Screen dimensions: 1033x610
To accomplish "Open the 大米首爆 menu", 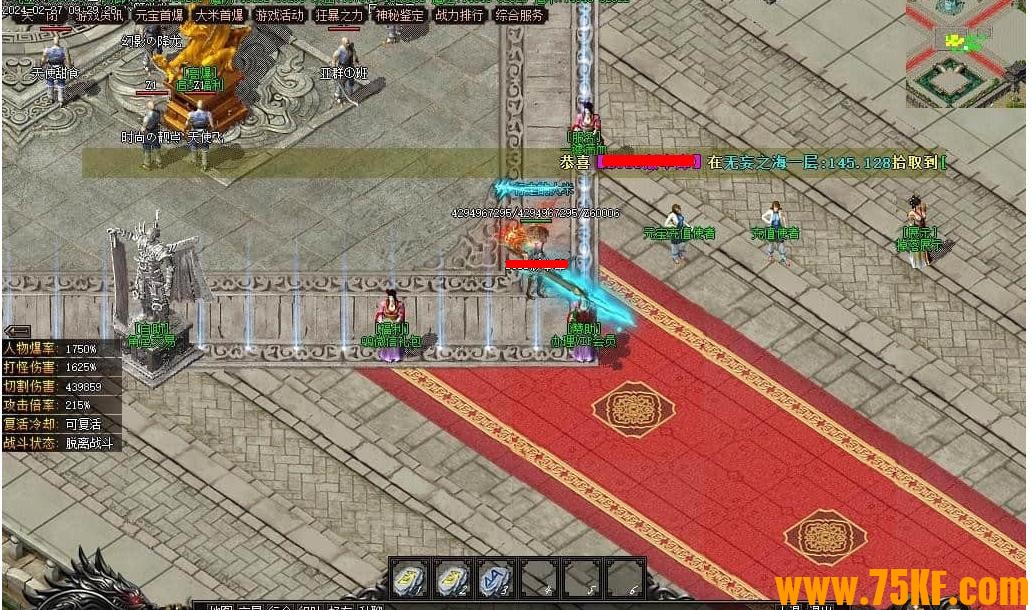I will tap(219, 15).
